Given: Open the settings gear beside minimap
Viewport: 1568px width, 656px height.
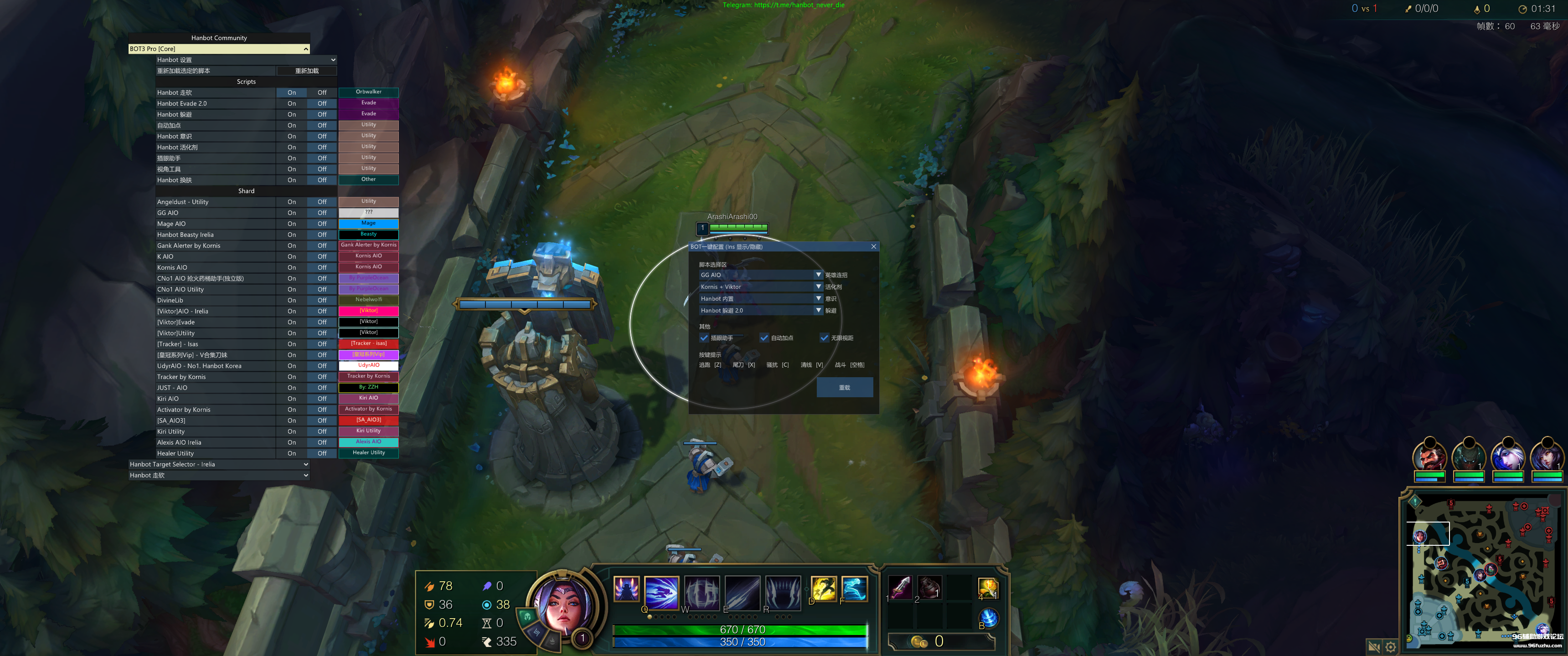Looking at the screenshot, I should tap(1391, 647).
